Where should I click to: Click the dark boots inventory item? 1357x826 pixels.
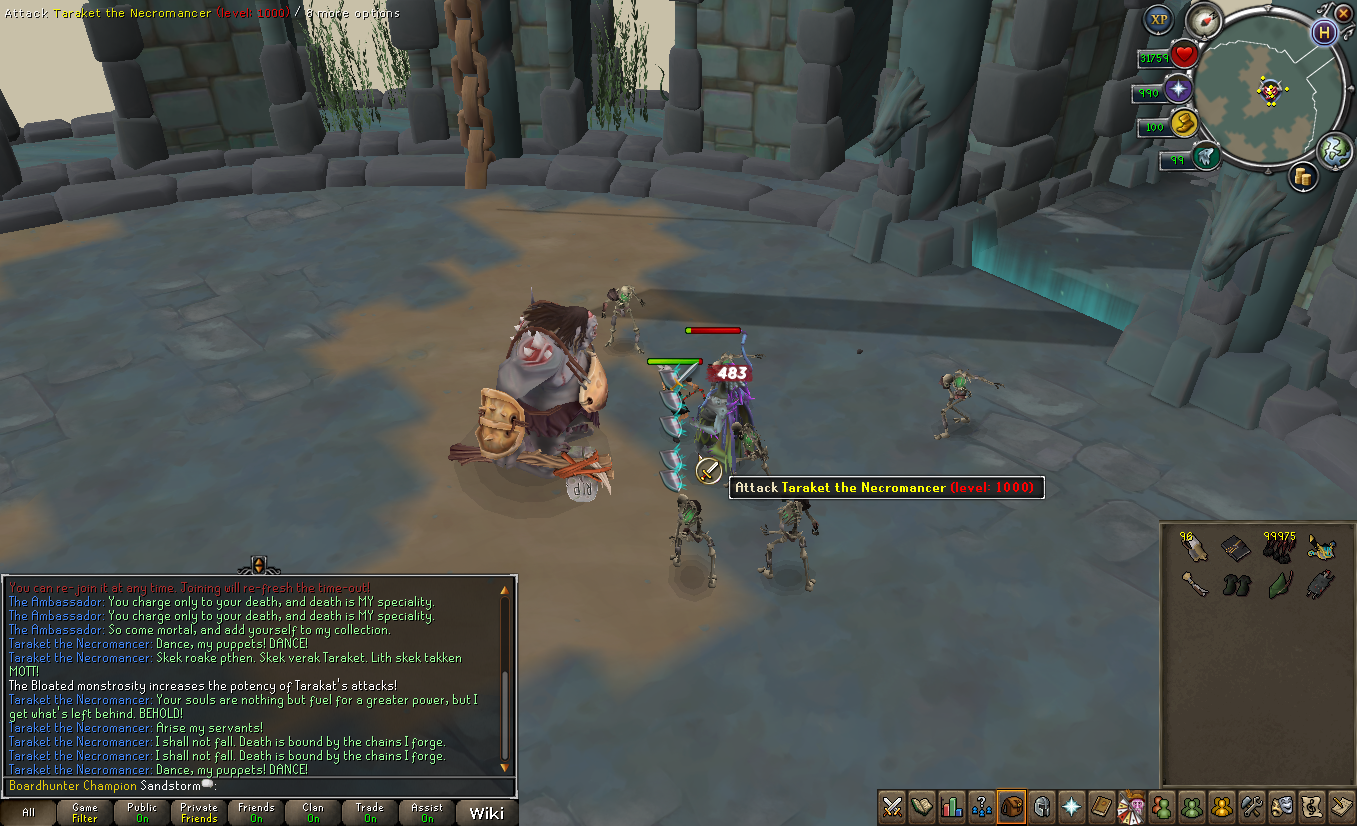[1237, 585]
